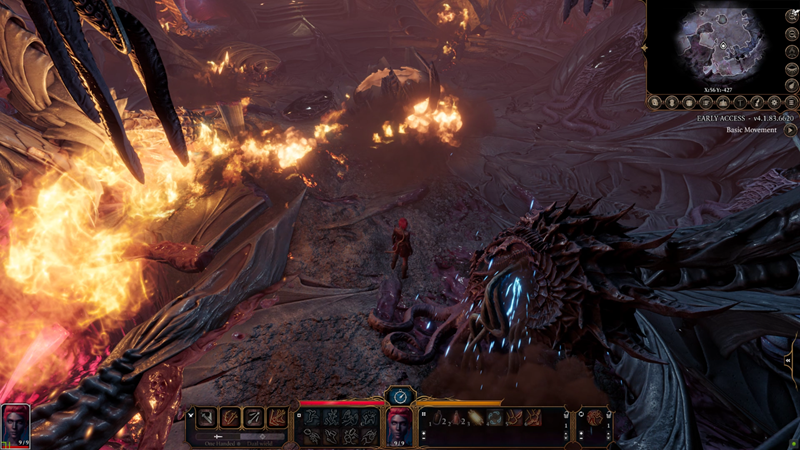Zoom in on the minimap
The height and width of the screenshot is (450, 800).
click(x=790, y=16)
